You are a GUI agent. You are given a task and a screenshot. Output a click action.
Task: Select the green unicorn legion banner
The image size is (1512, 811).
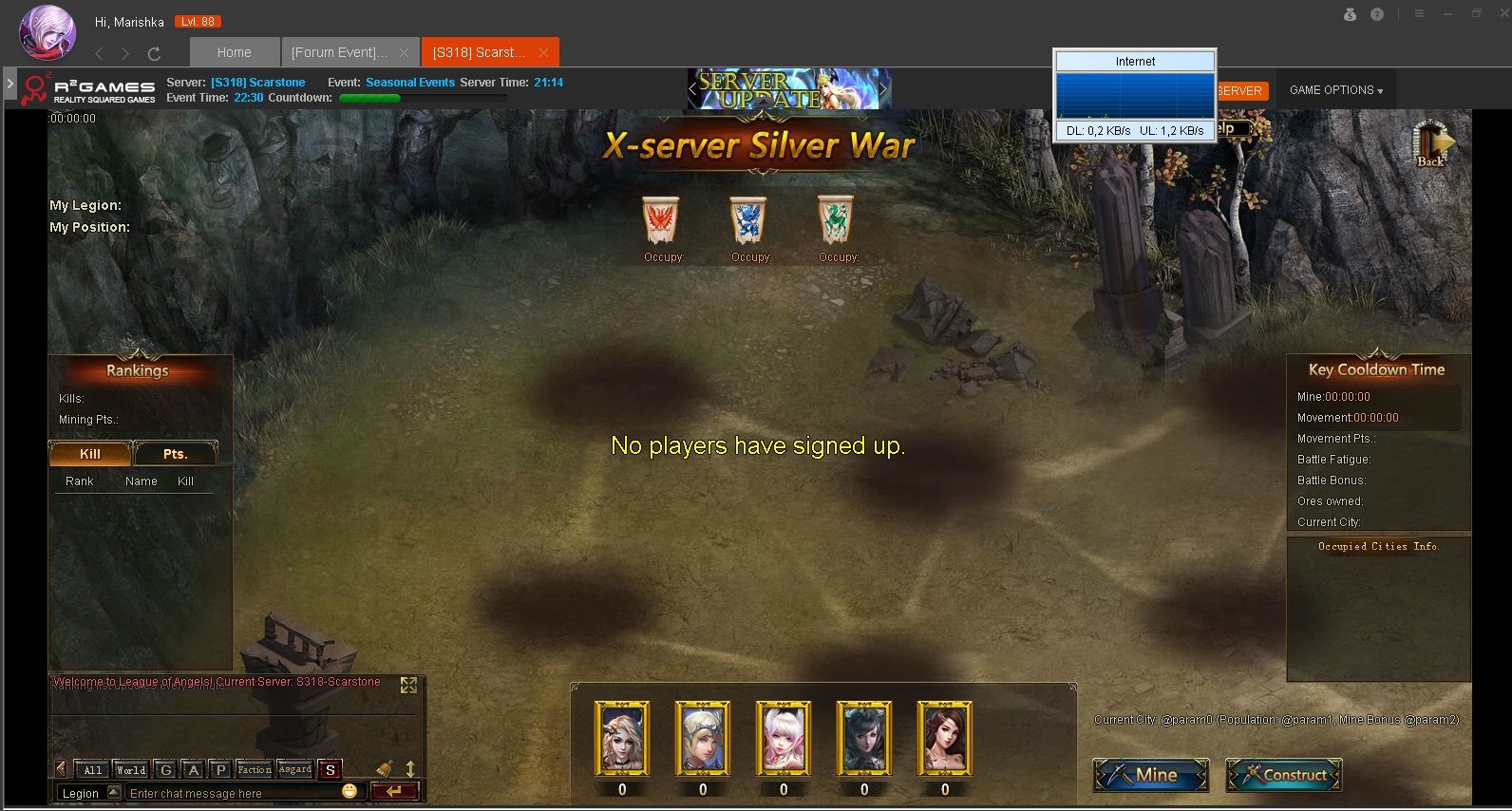point(836,220)
